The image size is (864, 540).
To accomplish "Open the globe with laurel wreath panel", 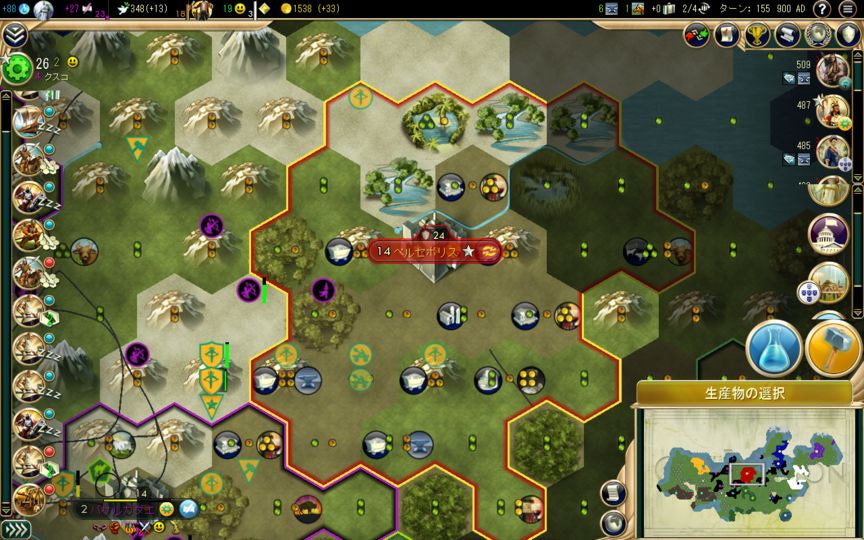I will 819,35.
